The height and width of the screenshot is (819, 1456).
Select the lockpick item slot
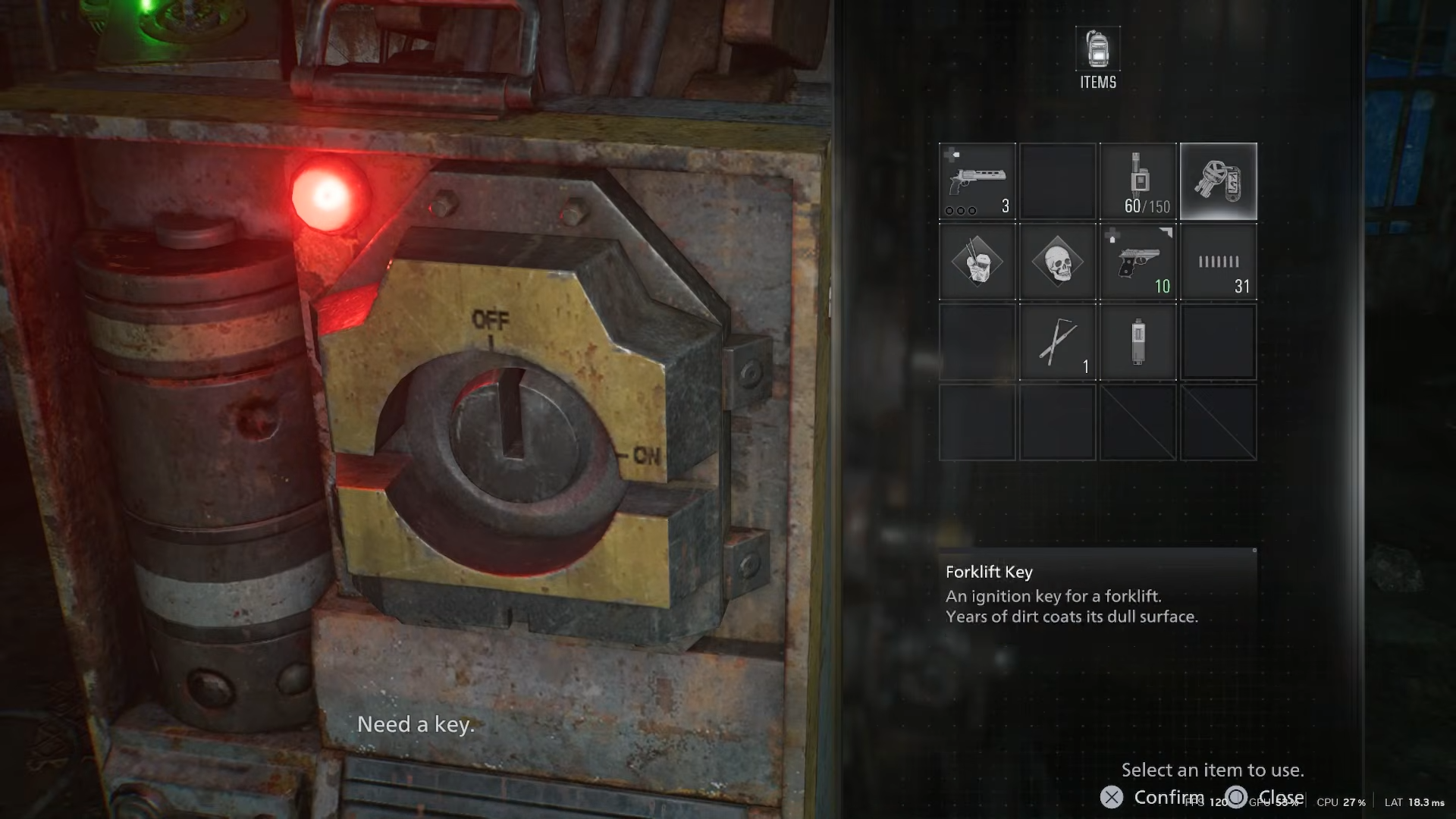[1058, 342]
